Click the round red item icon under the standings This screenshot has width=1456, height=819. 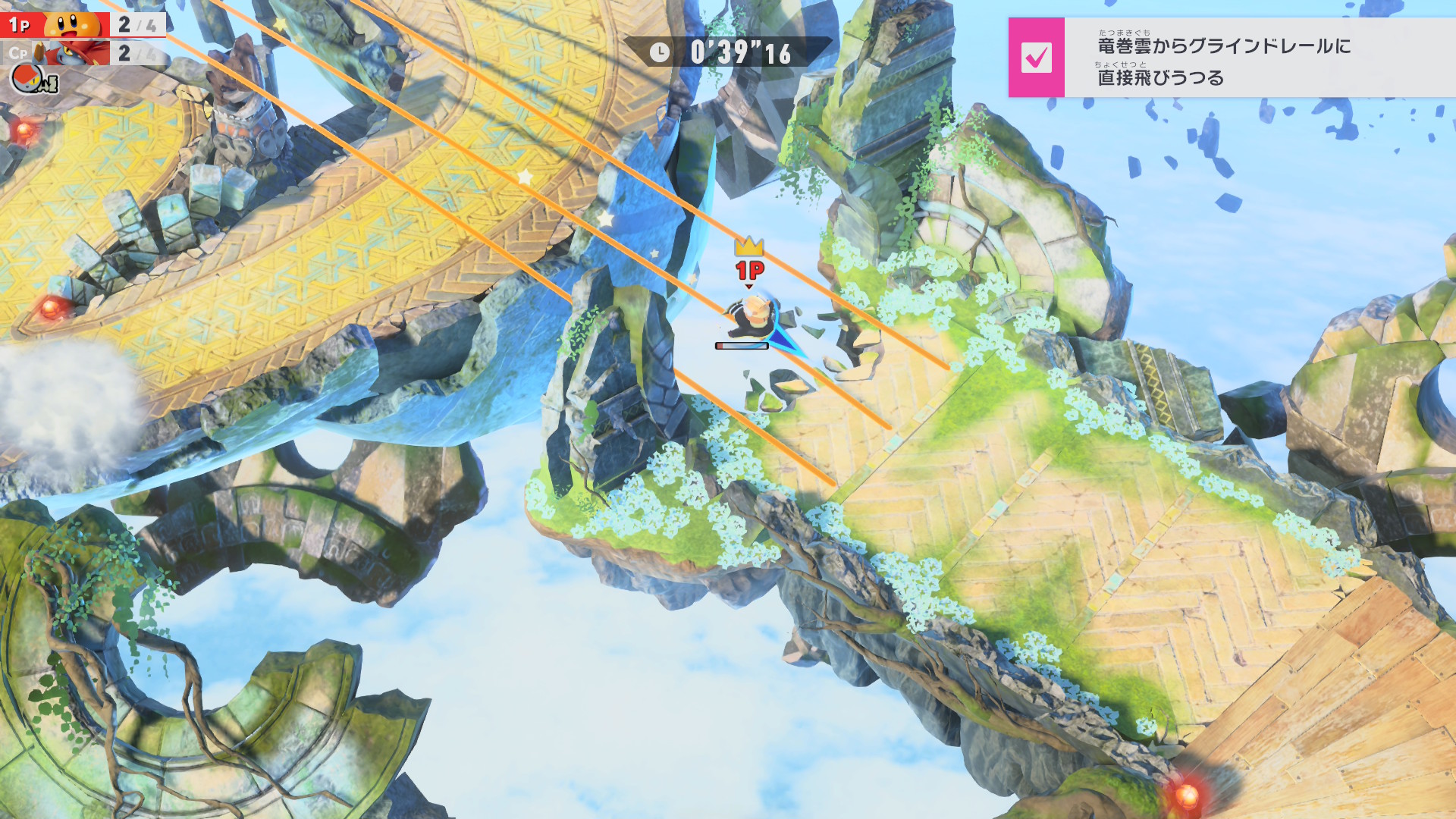(29, 79)
